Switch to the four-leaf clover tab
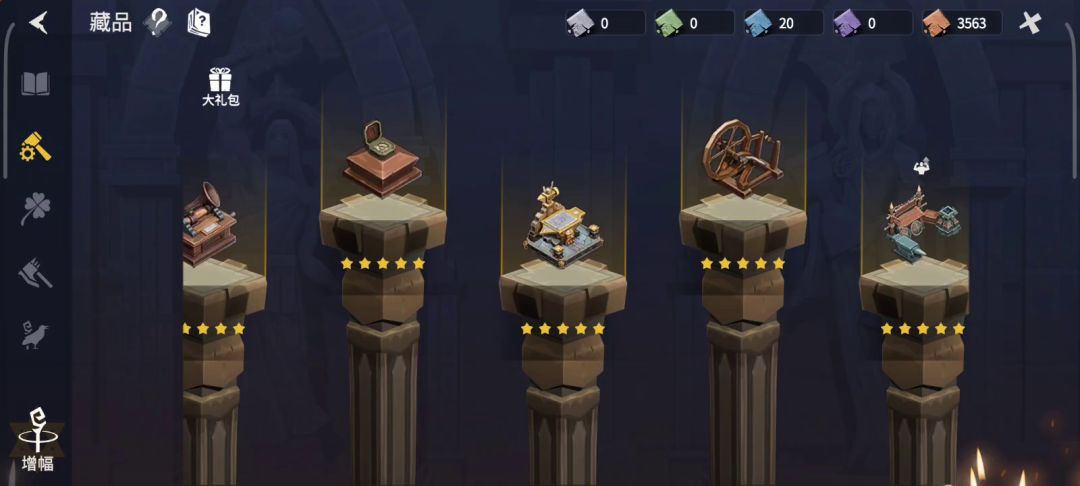The width and height of the screenshot is (1080, 486). point(36,209)
